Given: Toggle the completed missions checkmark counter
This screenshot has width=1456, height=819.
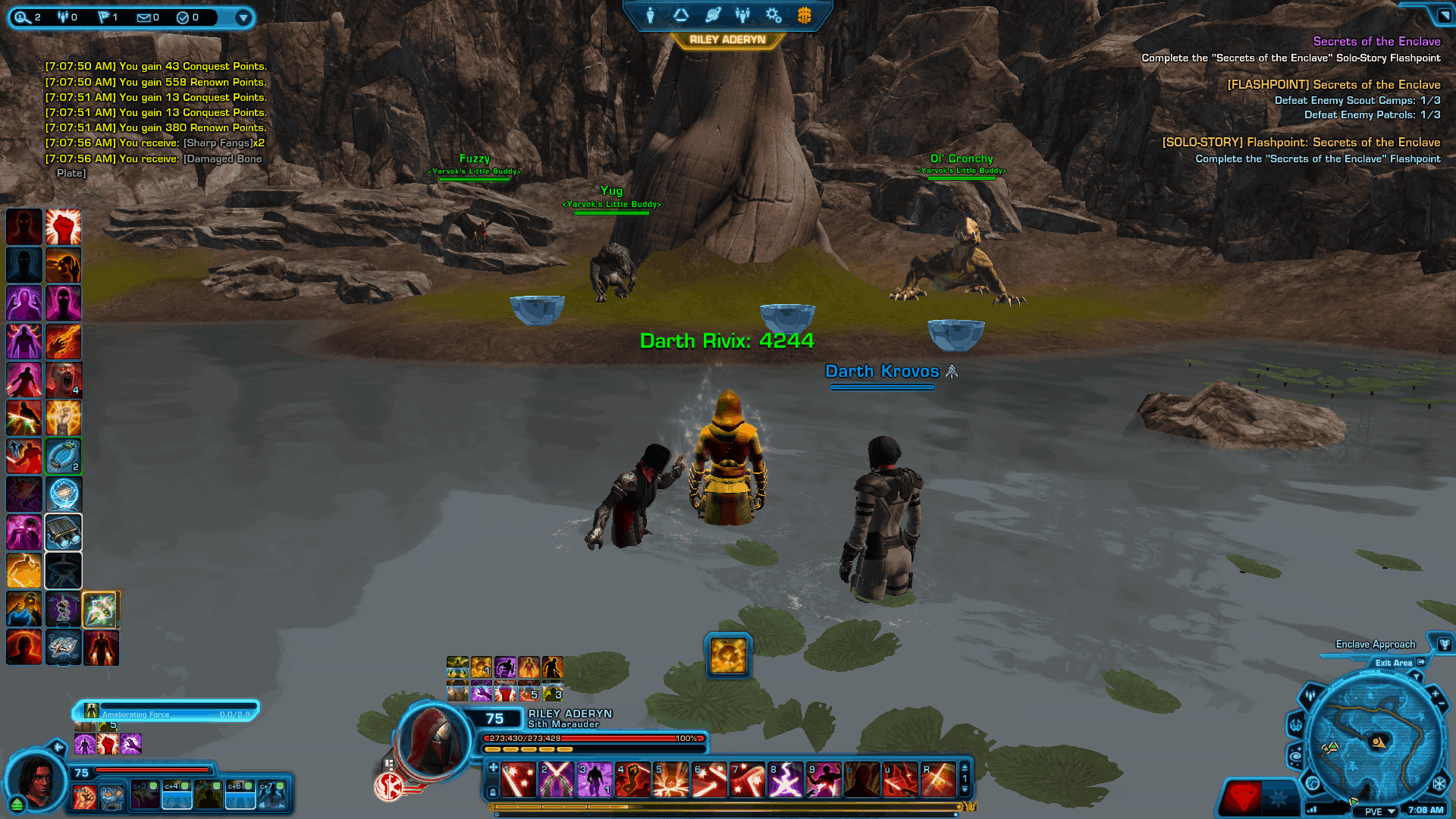Looking at the screenshot, I should point(183,17).
